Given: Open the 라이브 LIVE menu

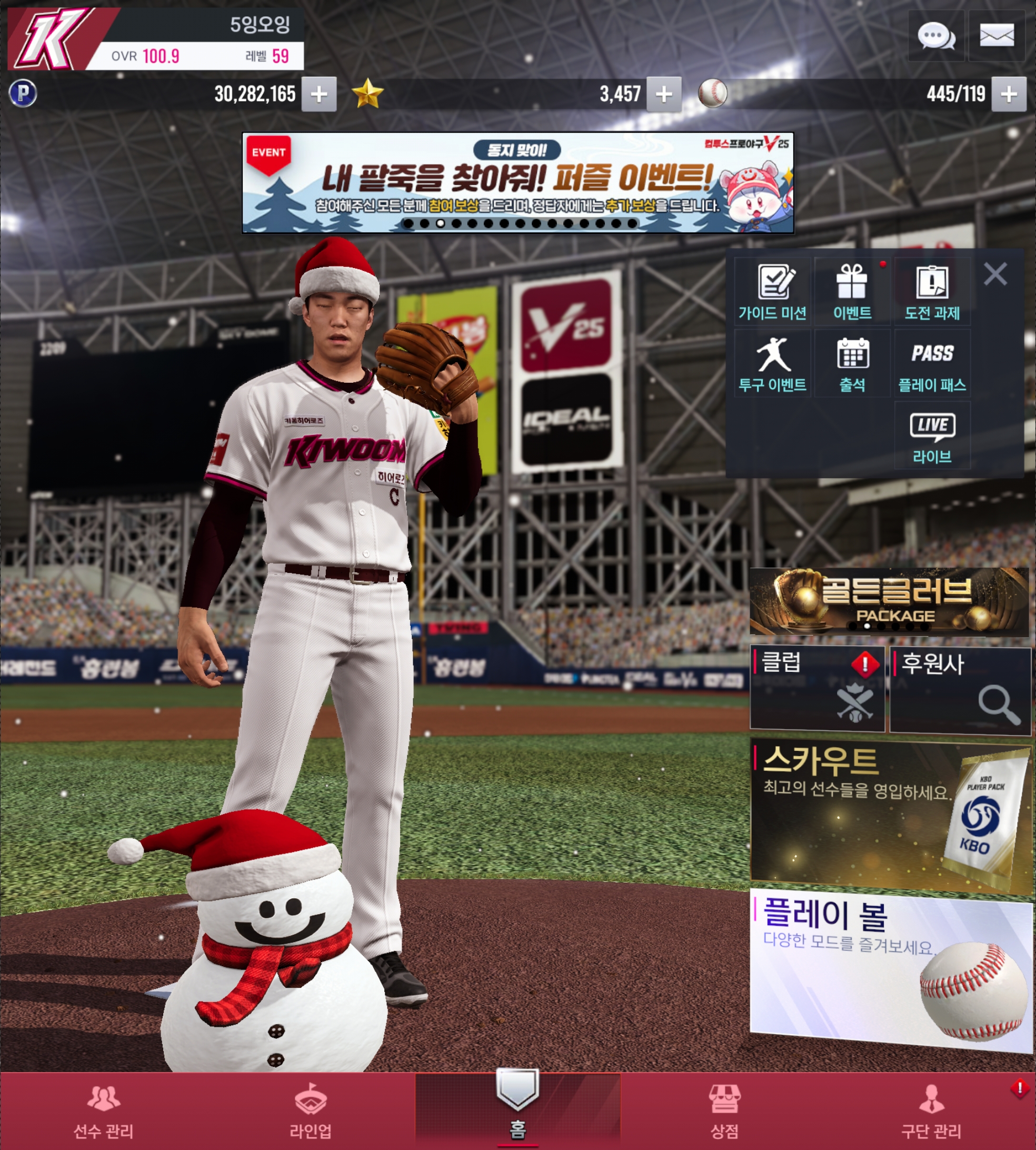Looking at the screenshot, I should [932, 437].
